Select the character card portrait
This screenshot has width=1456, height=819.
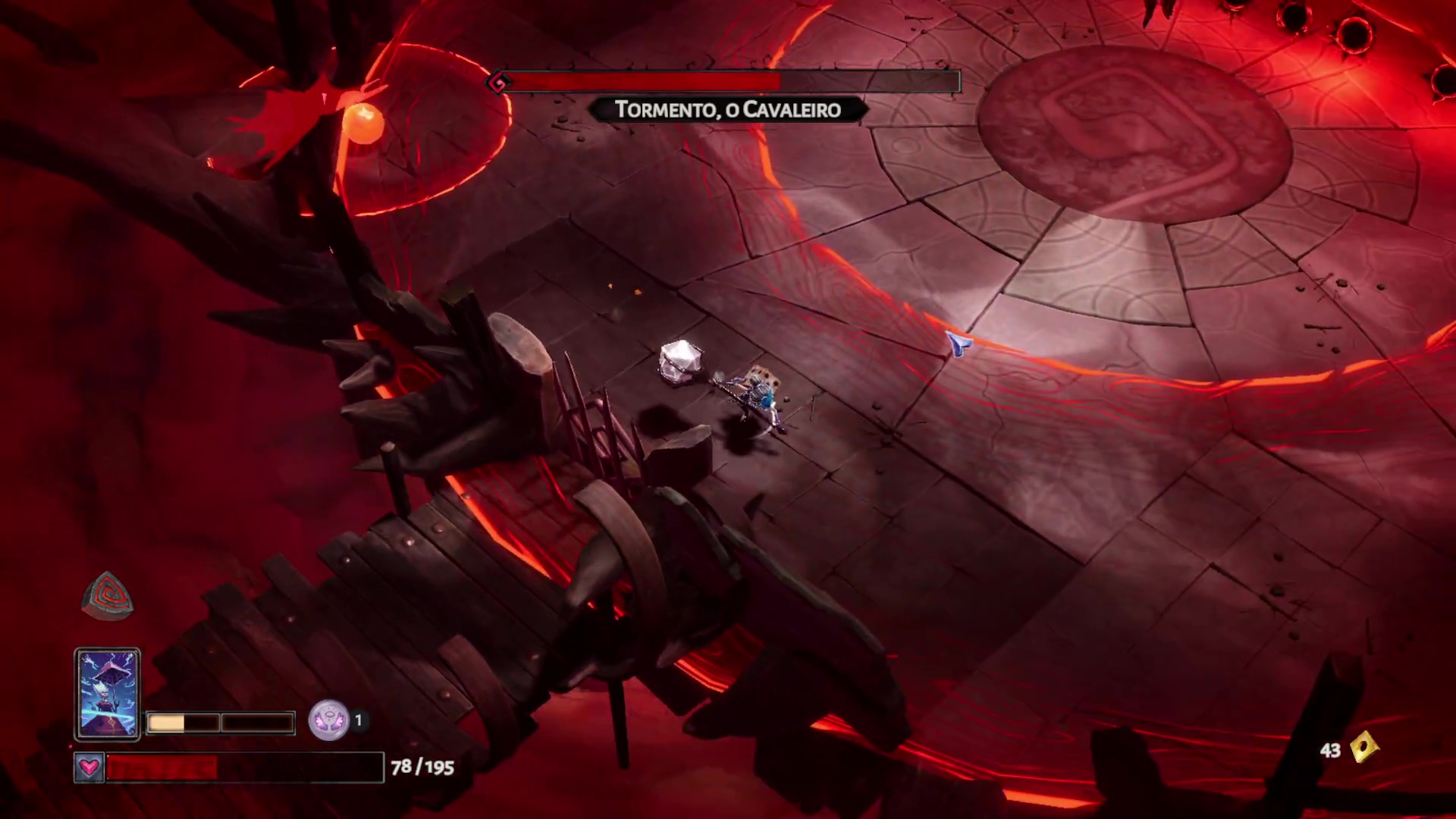pos(107,693)
